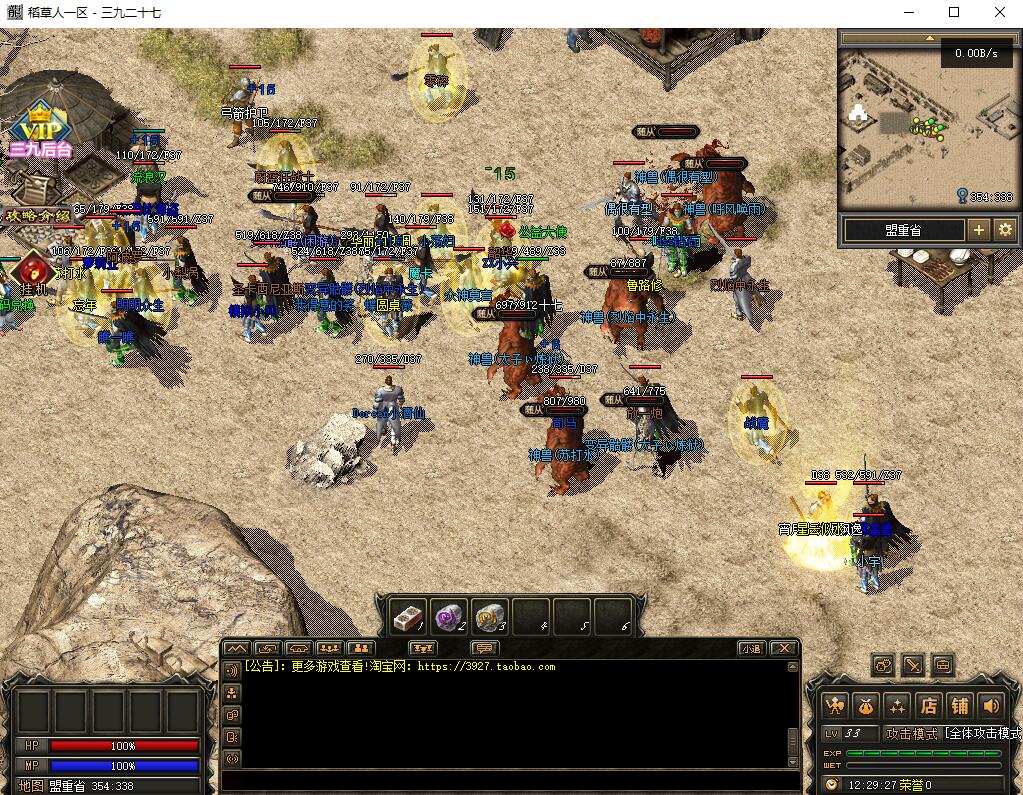Open the 铺 stall button
Screen dimensions: 1023x795
tap(959, 705)
